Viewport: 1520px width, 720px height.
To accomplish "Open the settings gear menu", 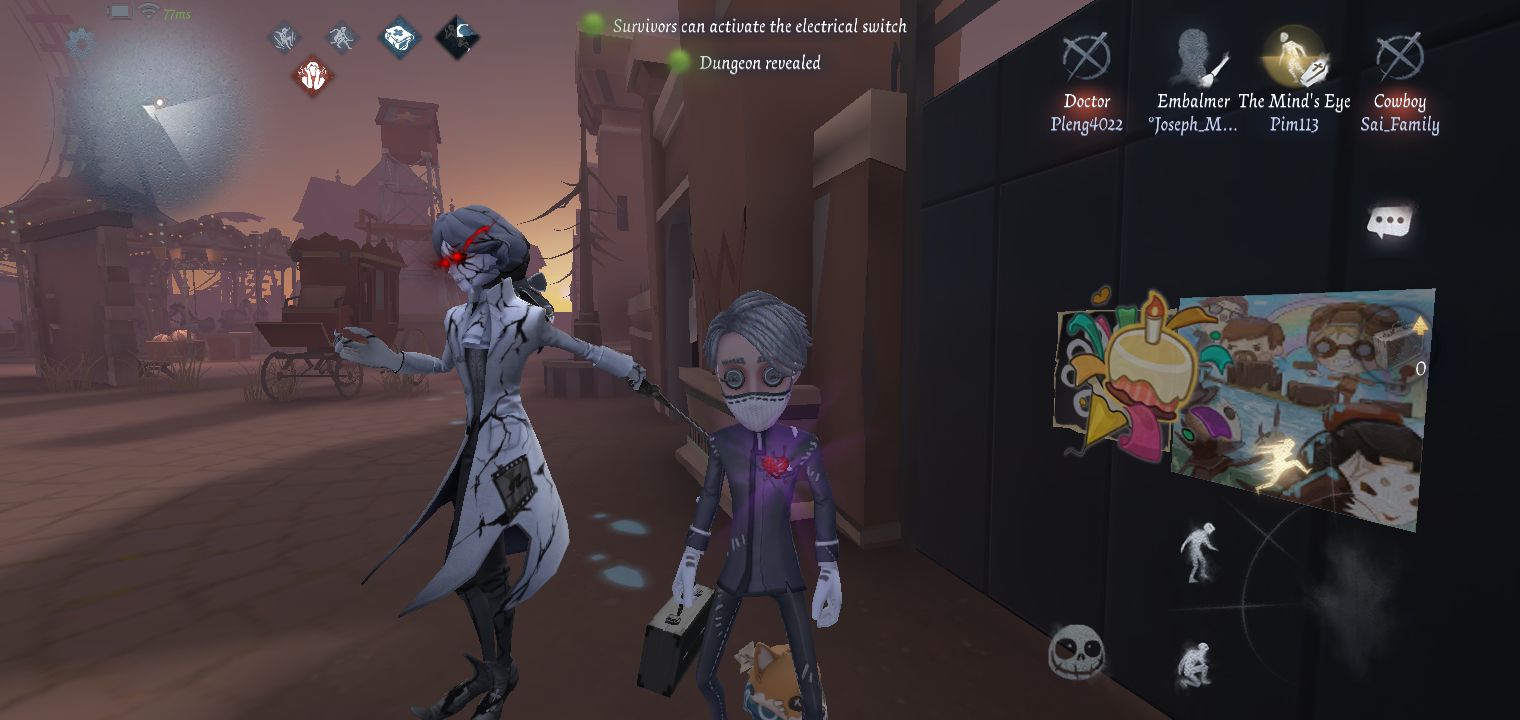I will click(79, 41).
